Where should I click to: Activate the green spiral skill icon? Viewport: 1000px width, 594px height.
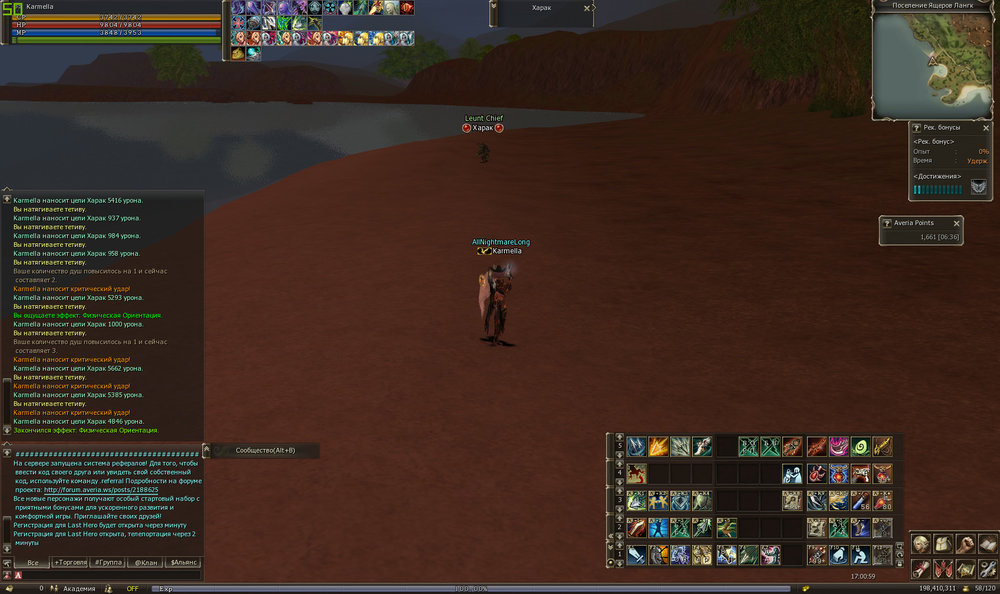pyautogui.click(x=860, y=447)
